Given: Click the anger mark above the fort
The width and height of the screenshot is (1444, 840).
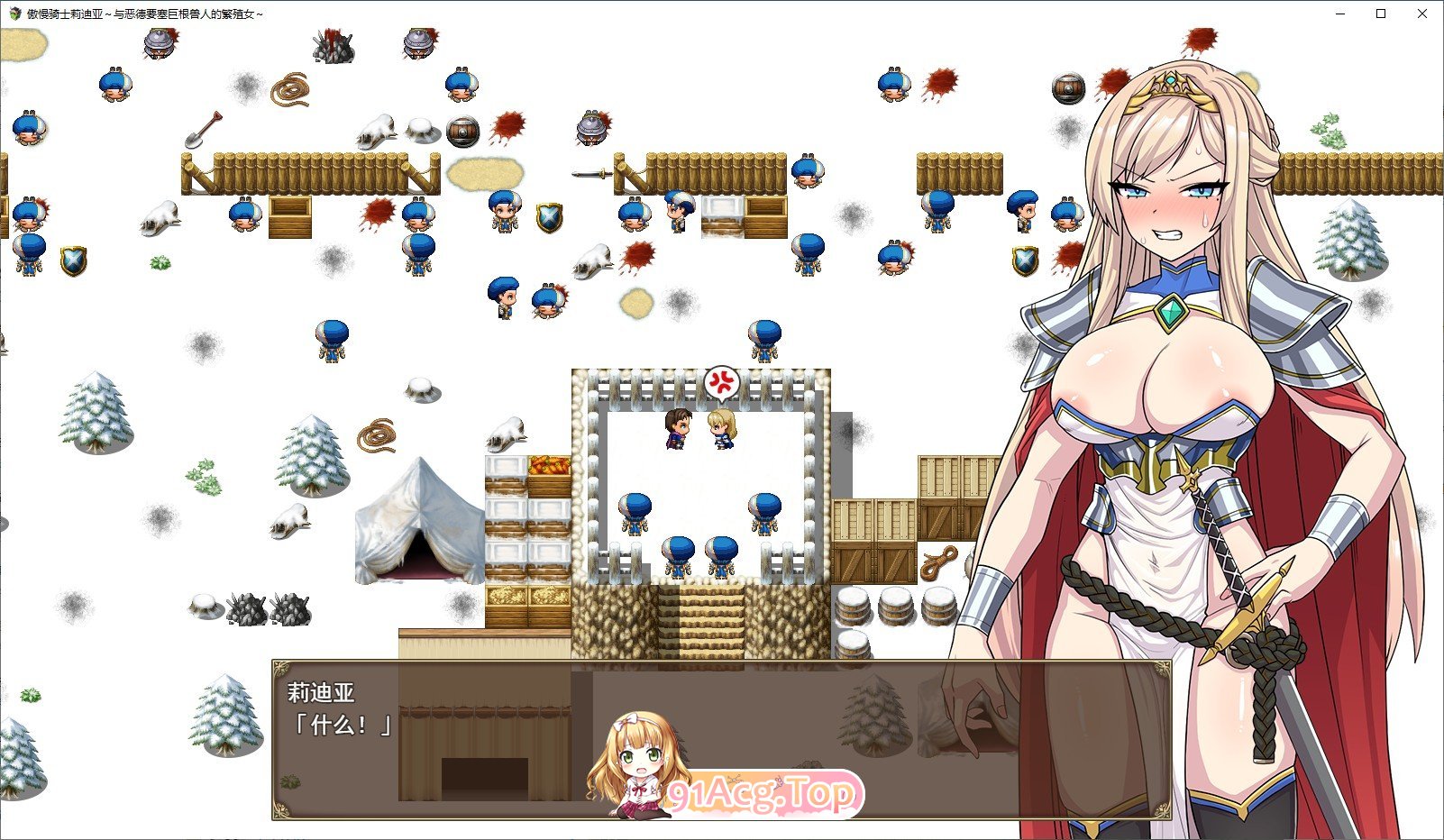Looking at the screenshot, I should click(722, 382).
